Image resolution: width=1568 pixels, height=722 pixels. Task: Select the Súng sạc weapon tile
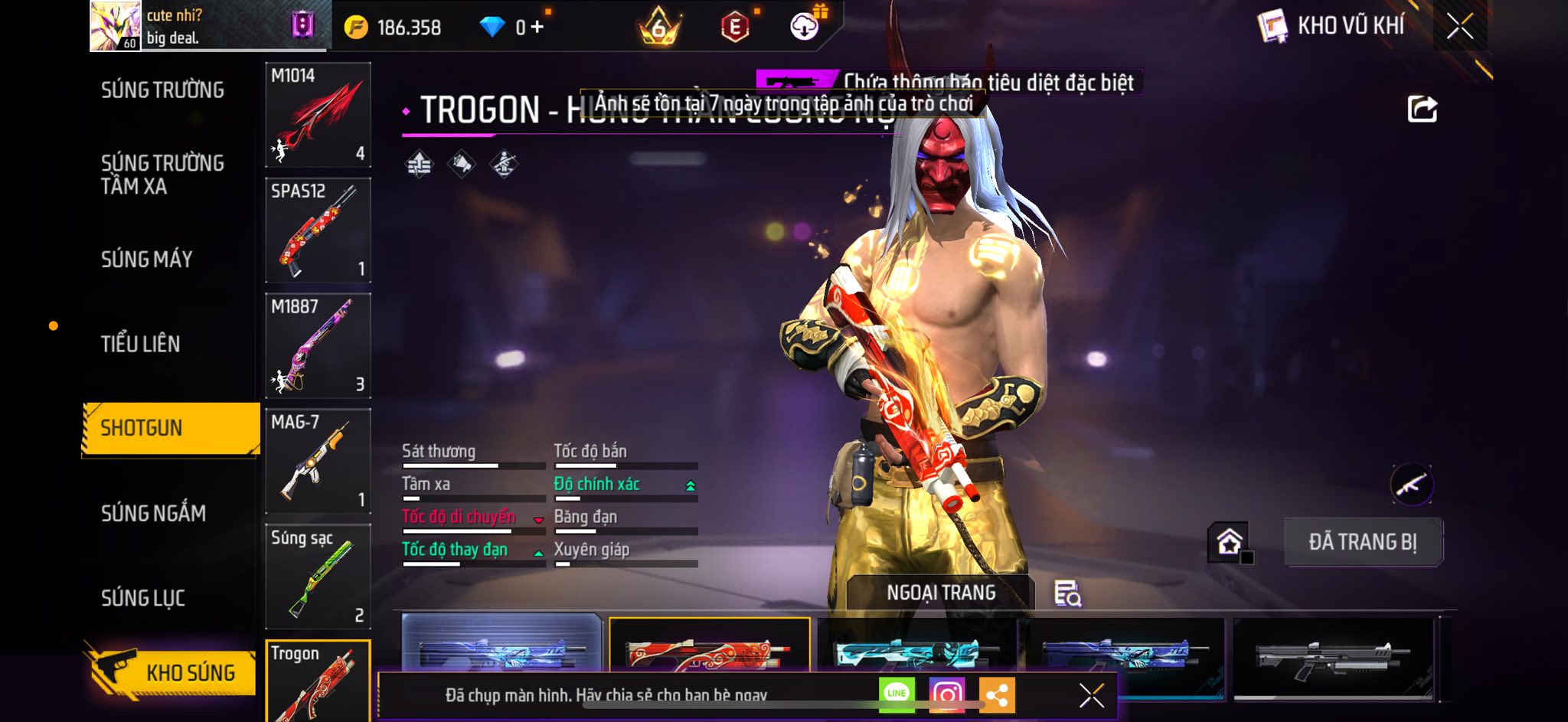pos(318,577)
